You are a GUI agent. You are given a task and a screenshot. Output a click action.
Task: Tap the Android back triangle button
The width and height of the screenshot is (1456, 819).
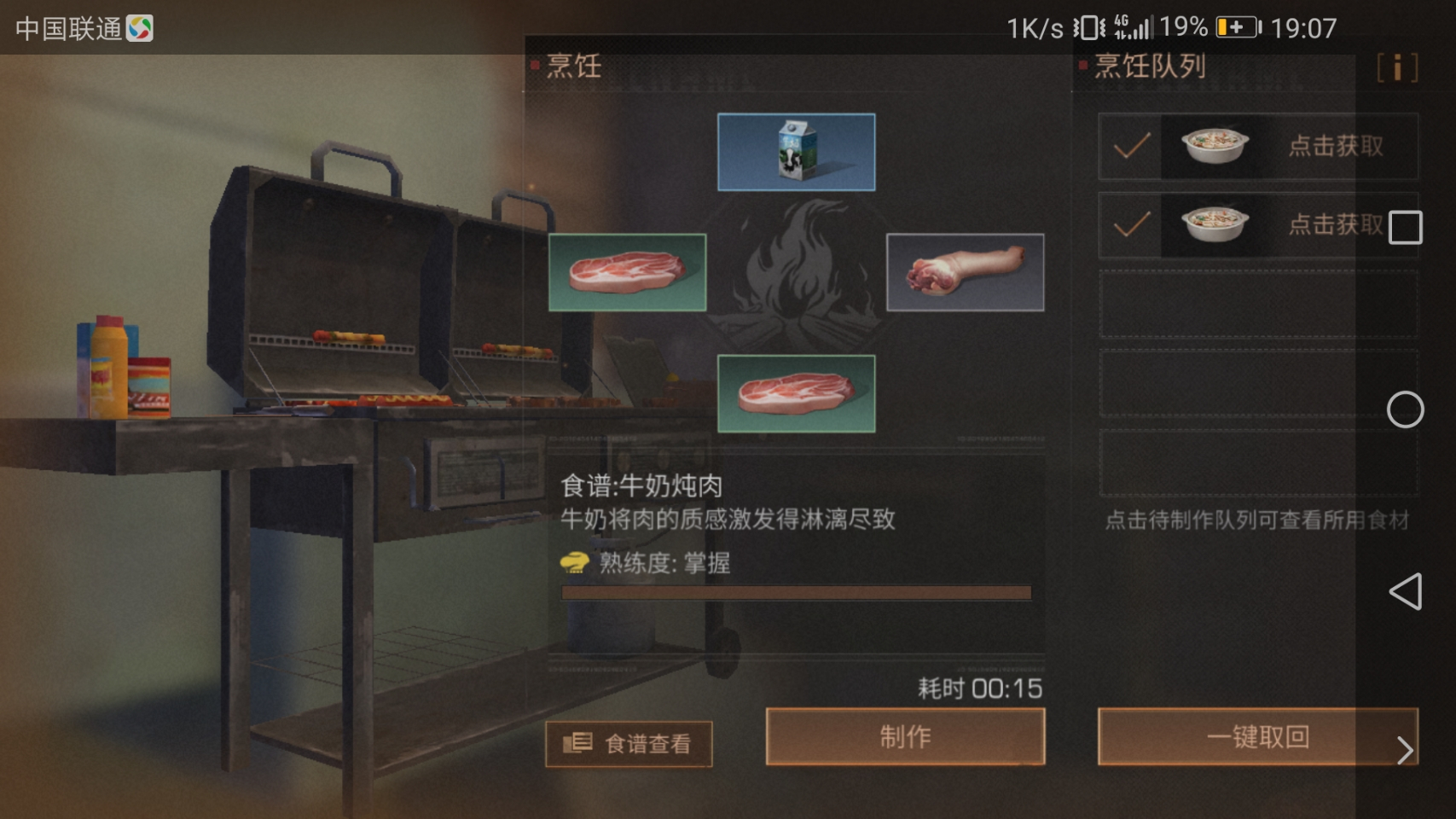(1406, 591)
